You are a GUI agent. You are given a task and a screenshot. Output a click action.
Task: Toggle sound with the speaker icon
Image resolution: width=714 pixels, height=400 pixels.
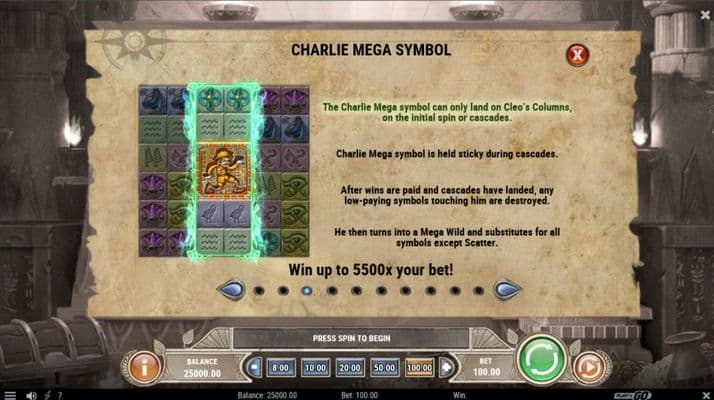(30, 394)
